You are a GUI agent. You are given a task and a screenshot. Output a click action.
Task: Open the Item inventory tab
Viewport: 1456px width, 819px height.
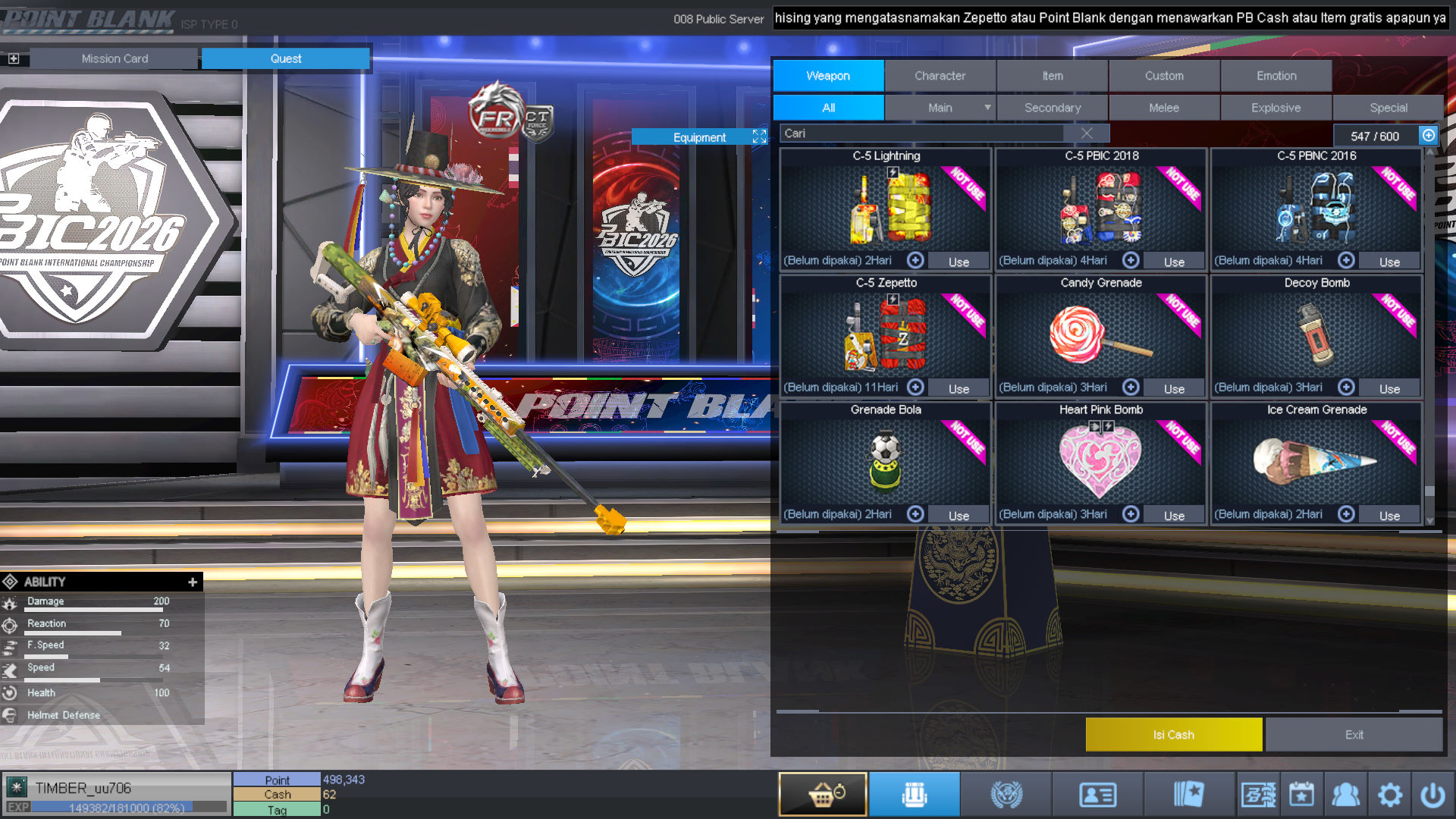pos(1052,76)
